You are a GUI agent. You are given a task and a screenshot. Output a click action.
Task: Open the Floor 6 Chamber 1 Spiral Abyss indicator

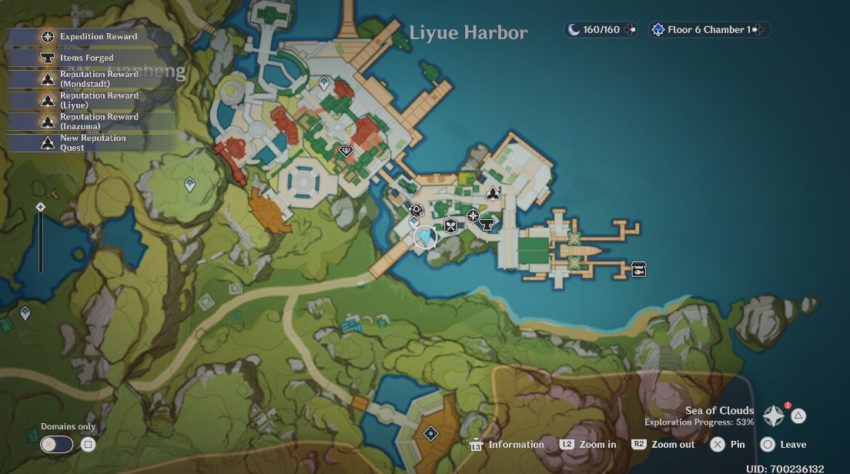click(708, 30)
